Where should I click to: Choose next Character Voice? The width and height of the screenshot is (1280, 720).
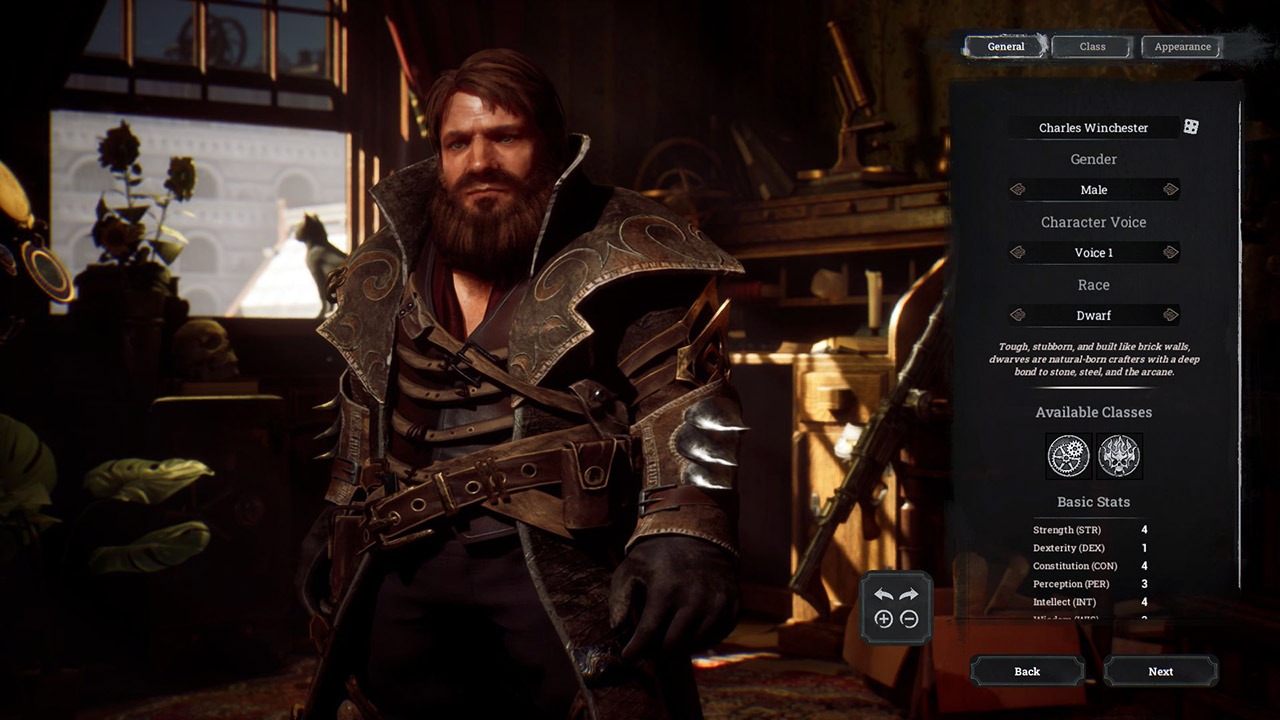[1170, 253]
